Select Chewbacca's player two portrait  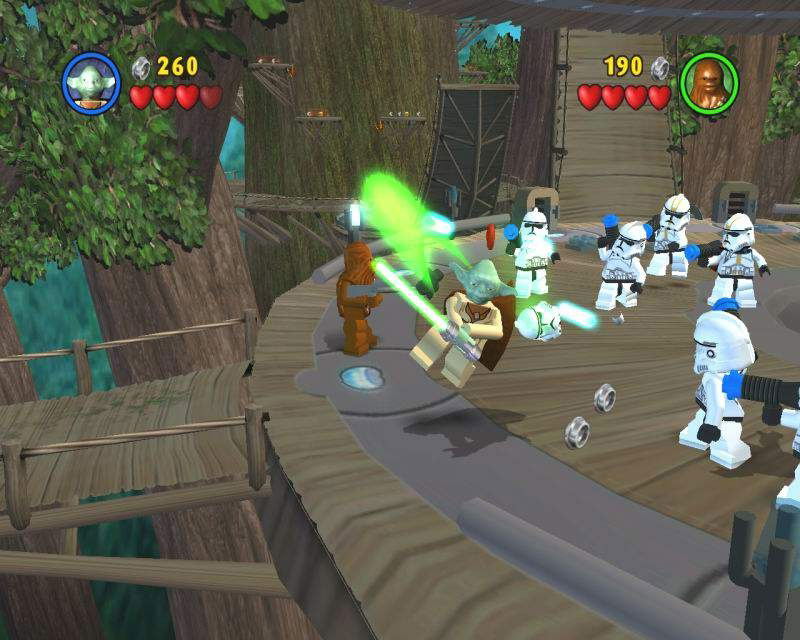pos(708,81)
